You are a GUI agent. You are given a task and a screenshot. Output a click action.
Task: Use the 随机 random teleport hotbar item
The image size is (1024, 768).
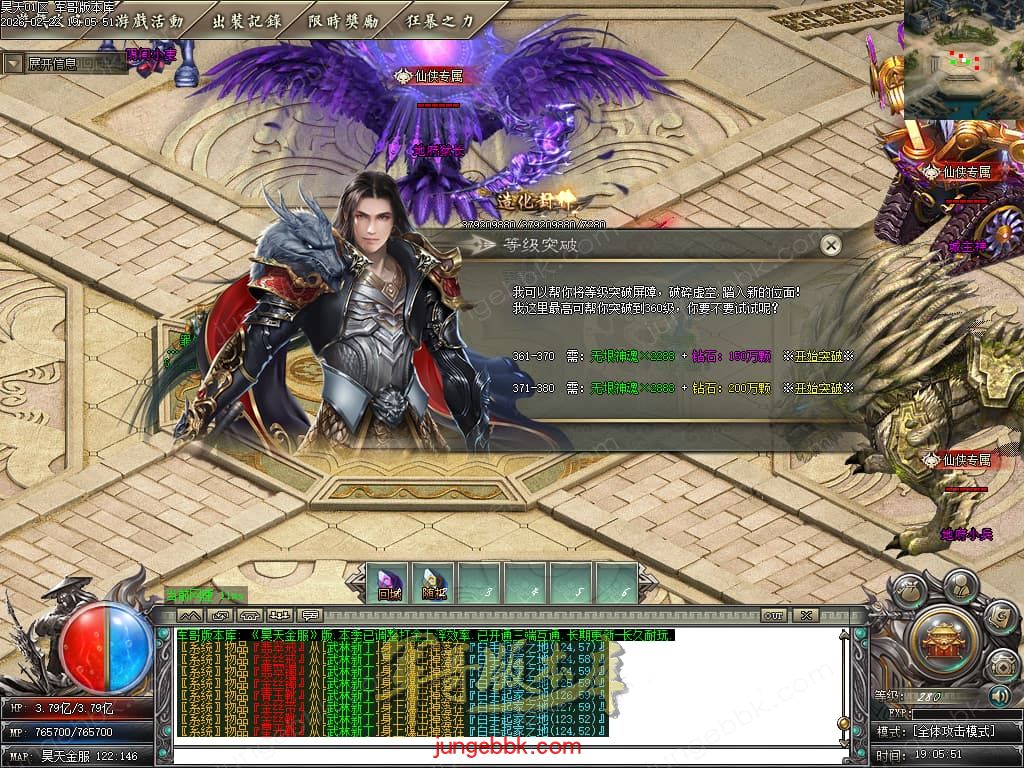coord(435,583)
